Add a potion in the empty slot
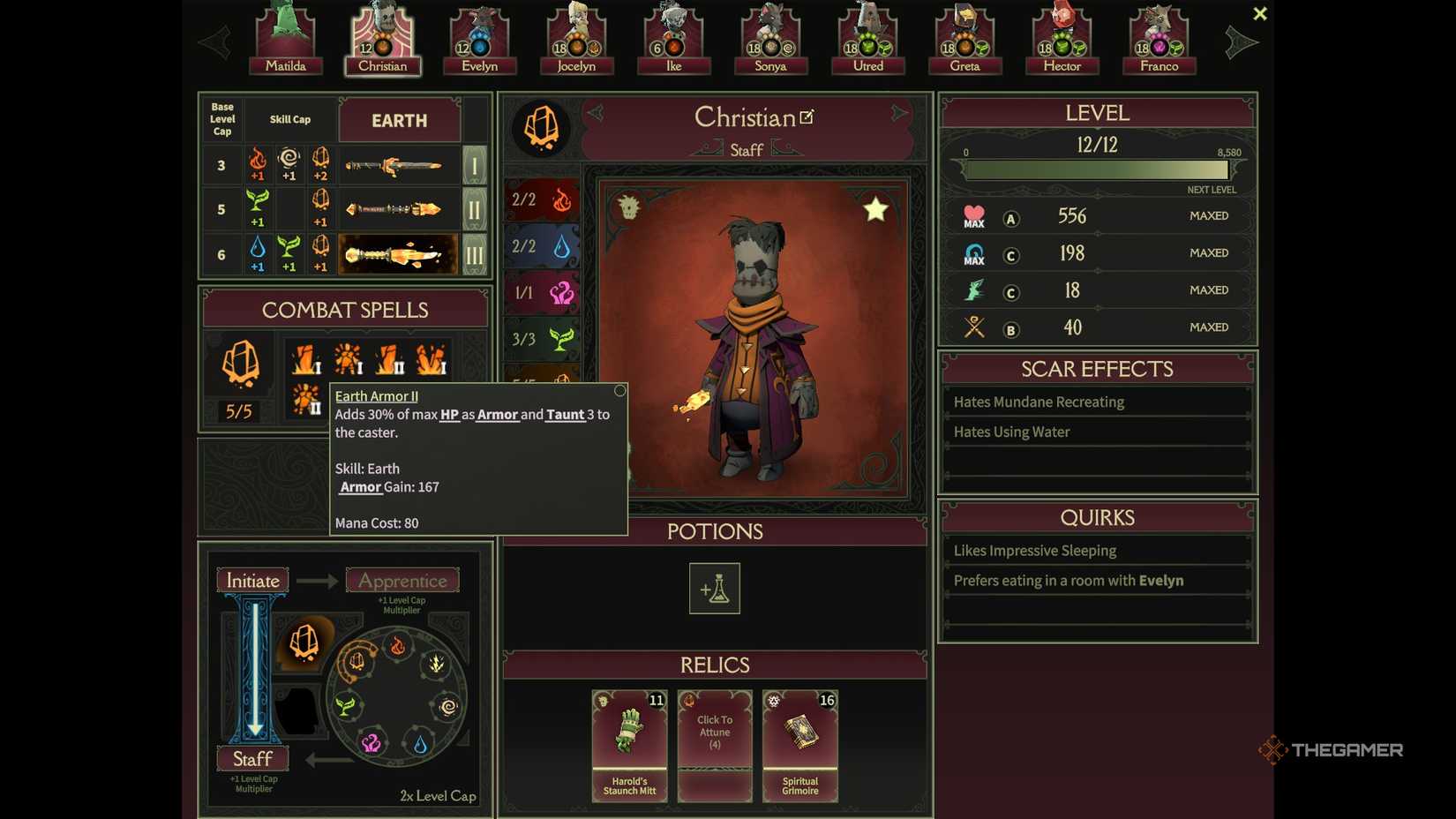Viewport: 1456px width, 819px height. pyautogui.click(x=714, y=589)
